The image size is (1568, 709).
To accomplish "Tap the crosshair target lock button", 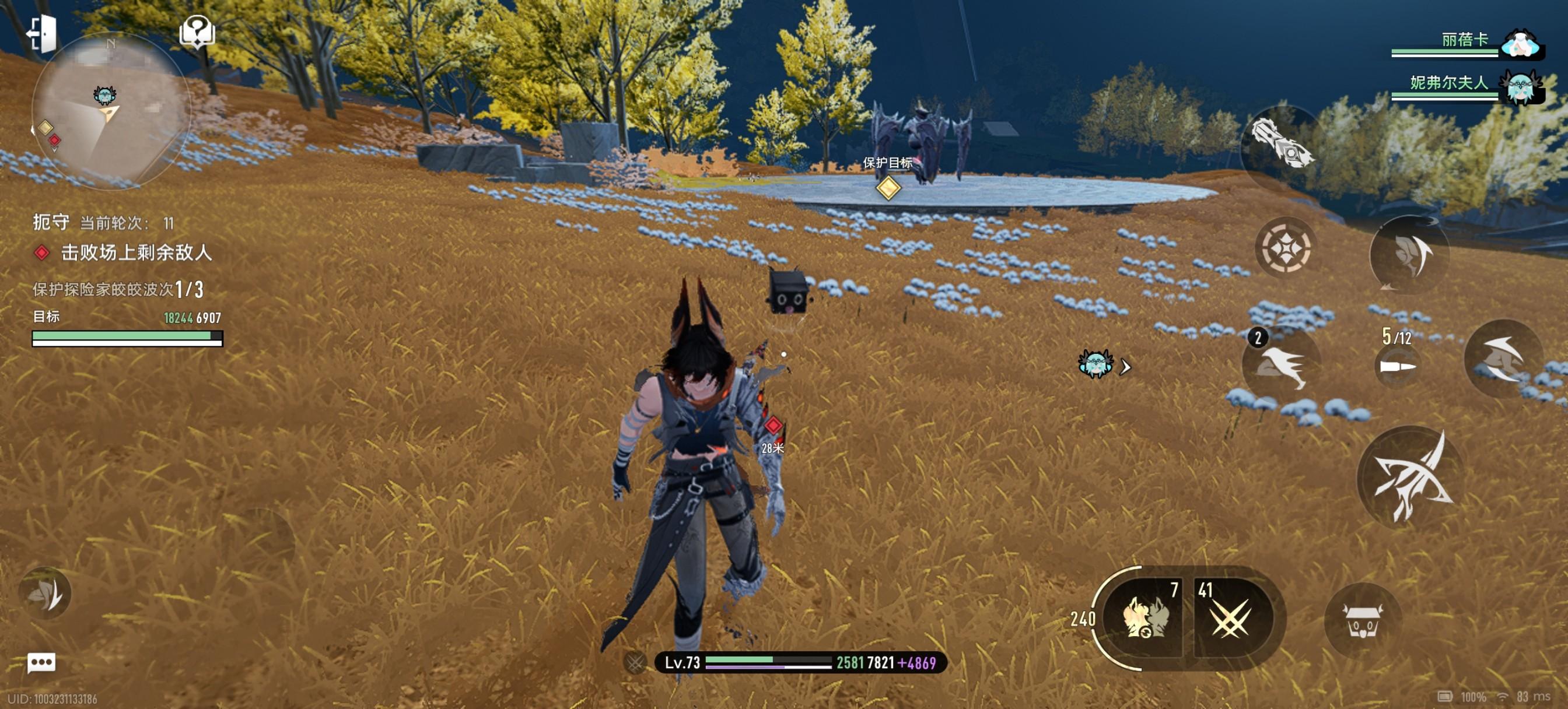I will pos(1286,248).
